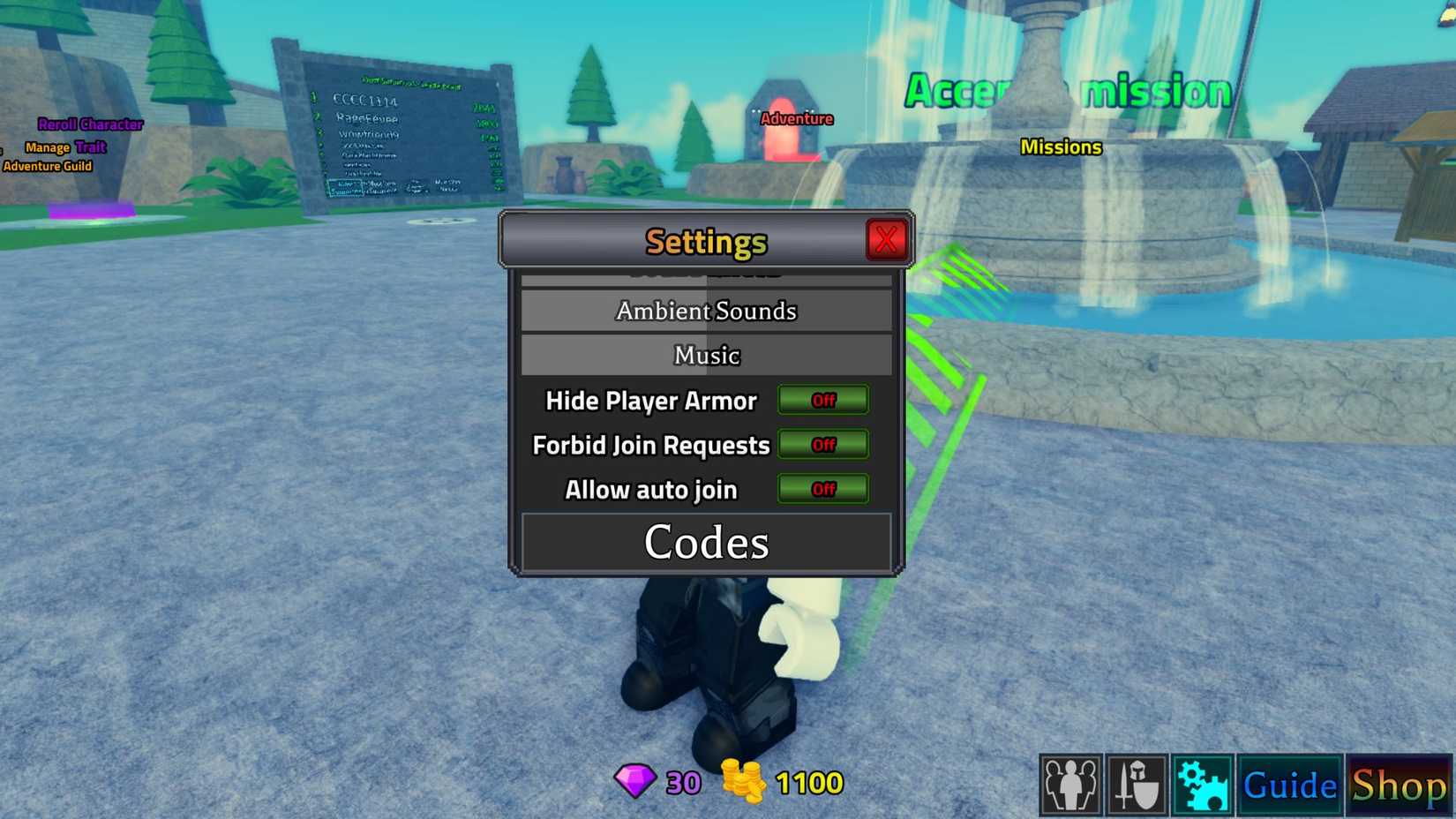The image size is (1456, 819).
Task: Open the Guide panel
Action: click(1287, 783)
